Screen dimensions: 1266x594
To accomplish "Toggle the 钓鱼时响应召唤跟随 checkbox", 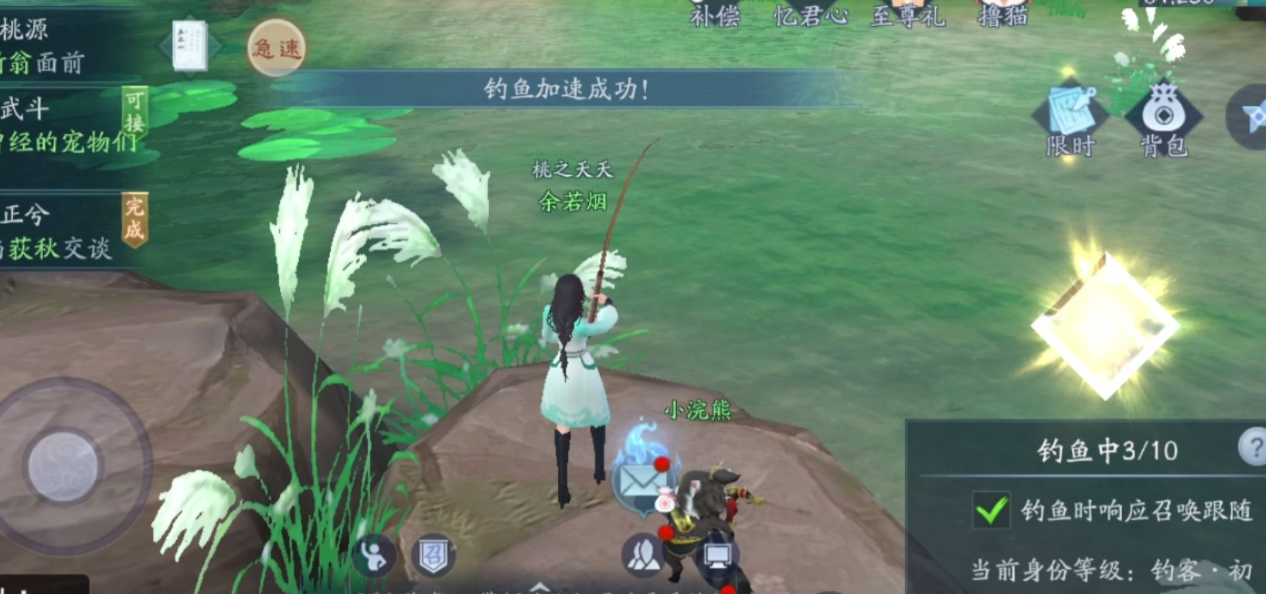I will pos(991,510).
